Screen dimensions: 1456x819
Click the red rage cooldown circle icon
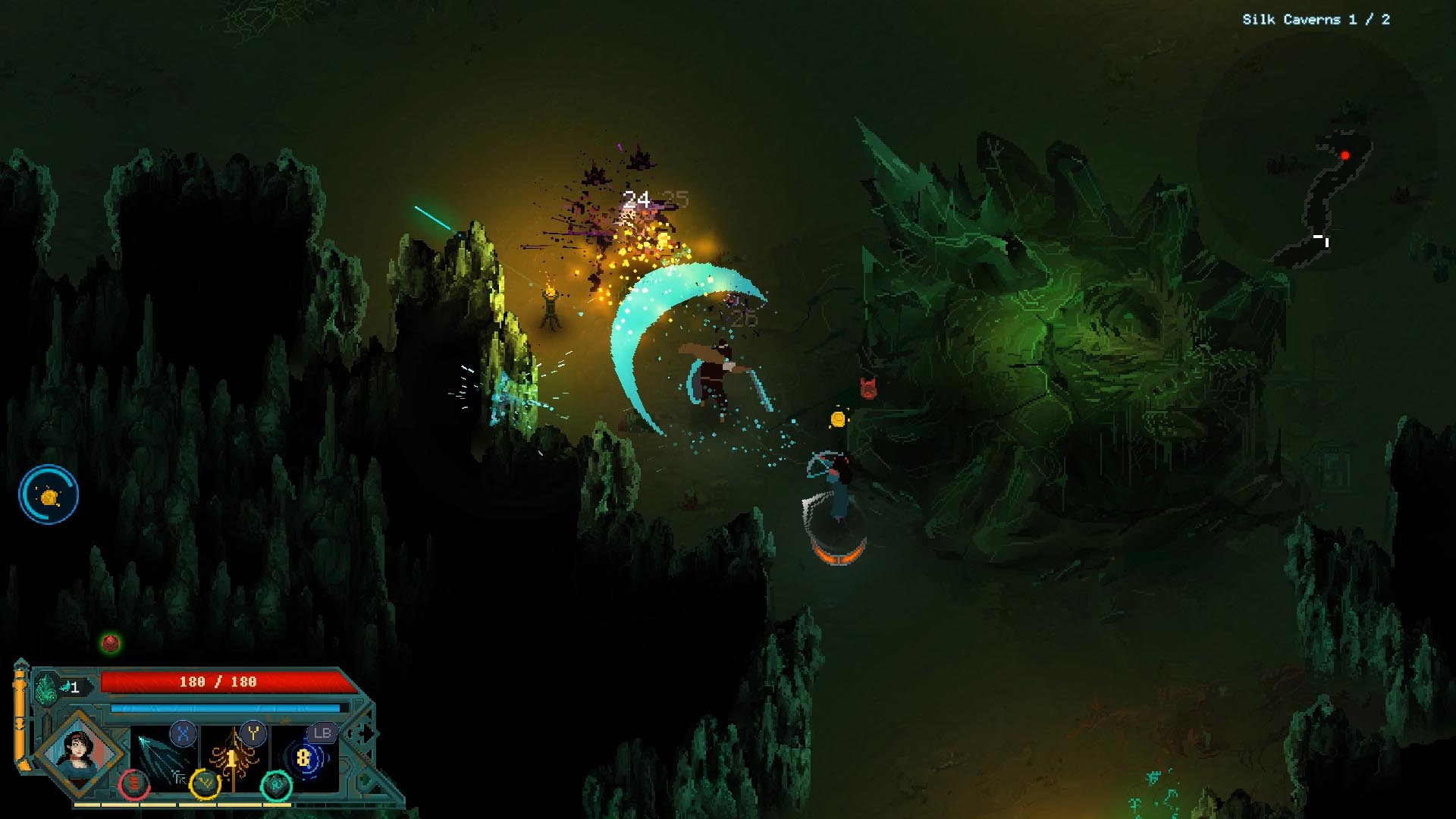click(x=134, y=786)
